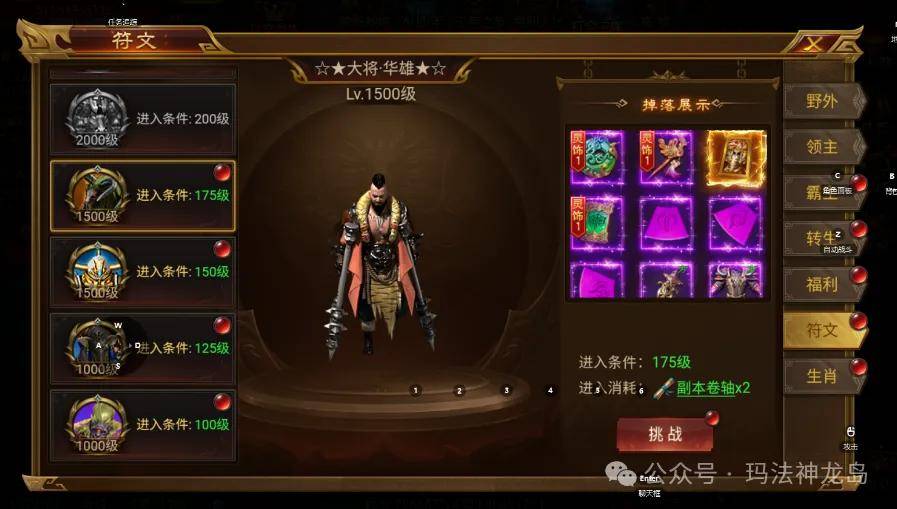Screen dimensions: 897x509
Task: Choose the boss requiring level 200
Action: pyautogui.click(x=142, y=119)
